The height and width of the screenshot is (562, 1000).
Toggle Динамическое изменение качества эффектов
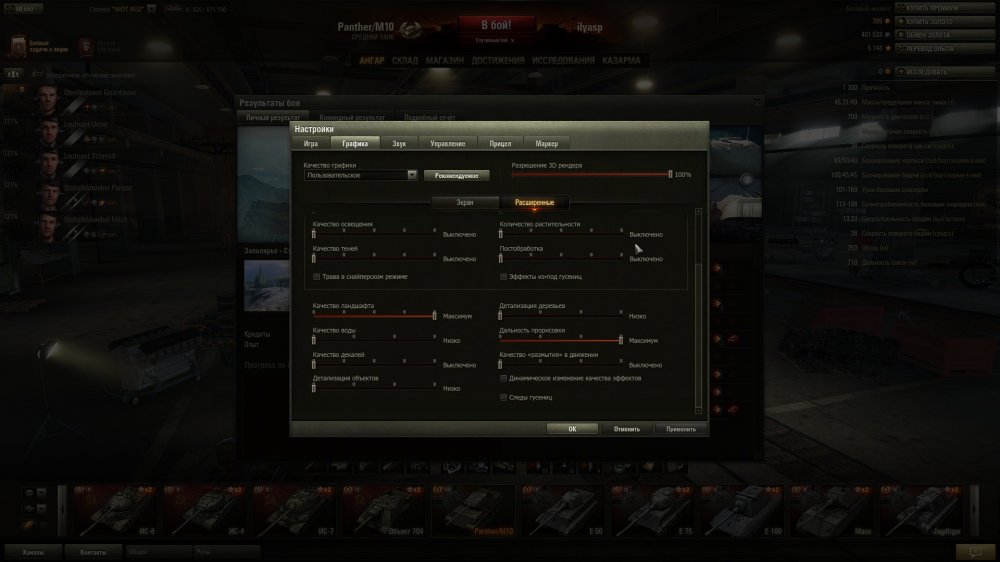tap(503, 379)
